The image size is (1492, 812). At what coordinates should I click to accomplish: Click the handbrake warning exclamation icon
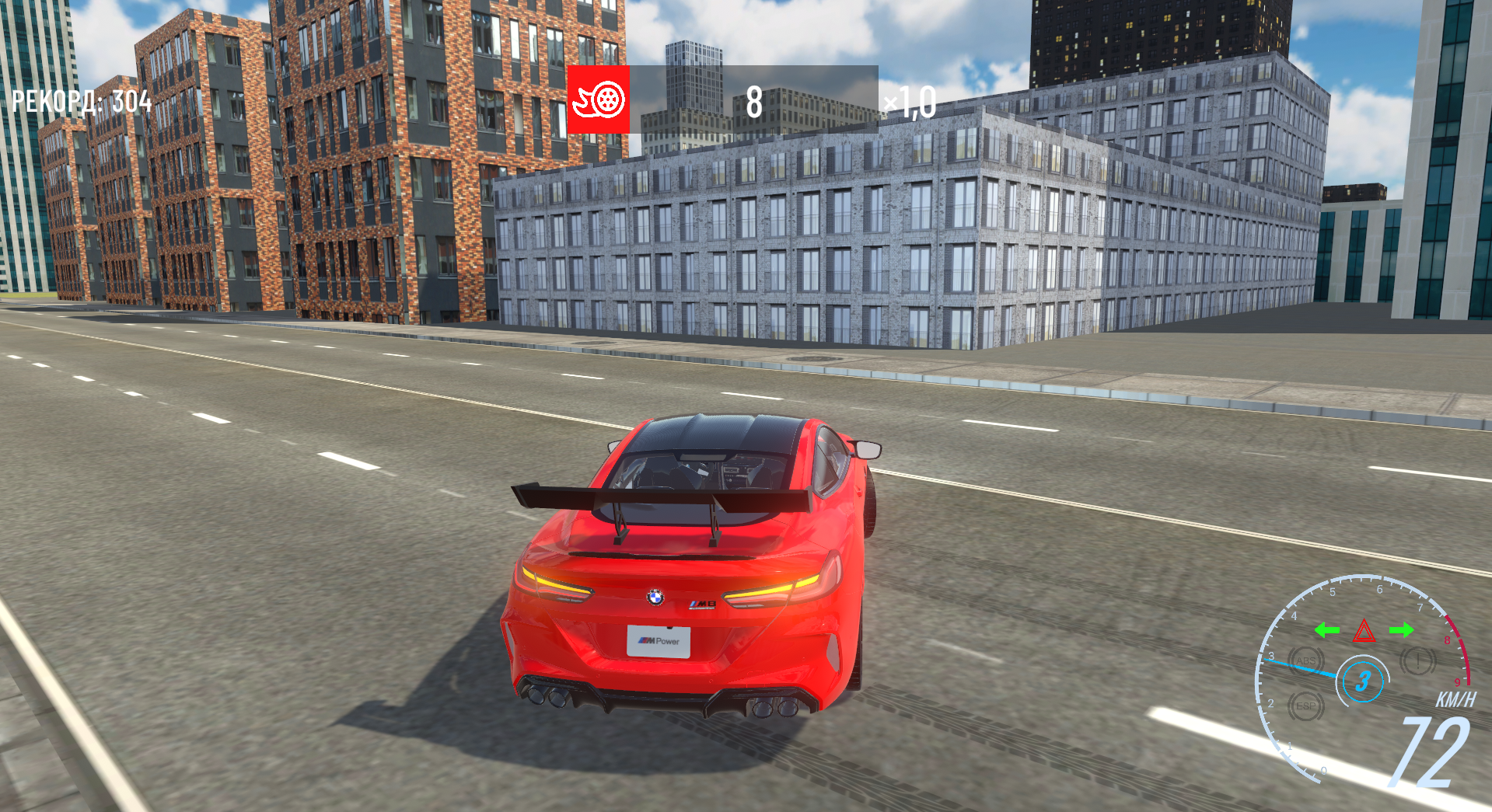[x=1417, y=660]
